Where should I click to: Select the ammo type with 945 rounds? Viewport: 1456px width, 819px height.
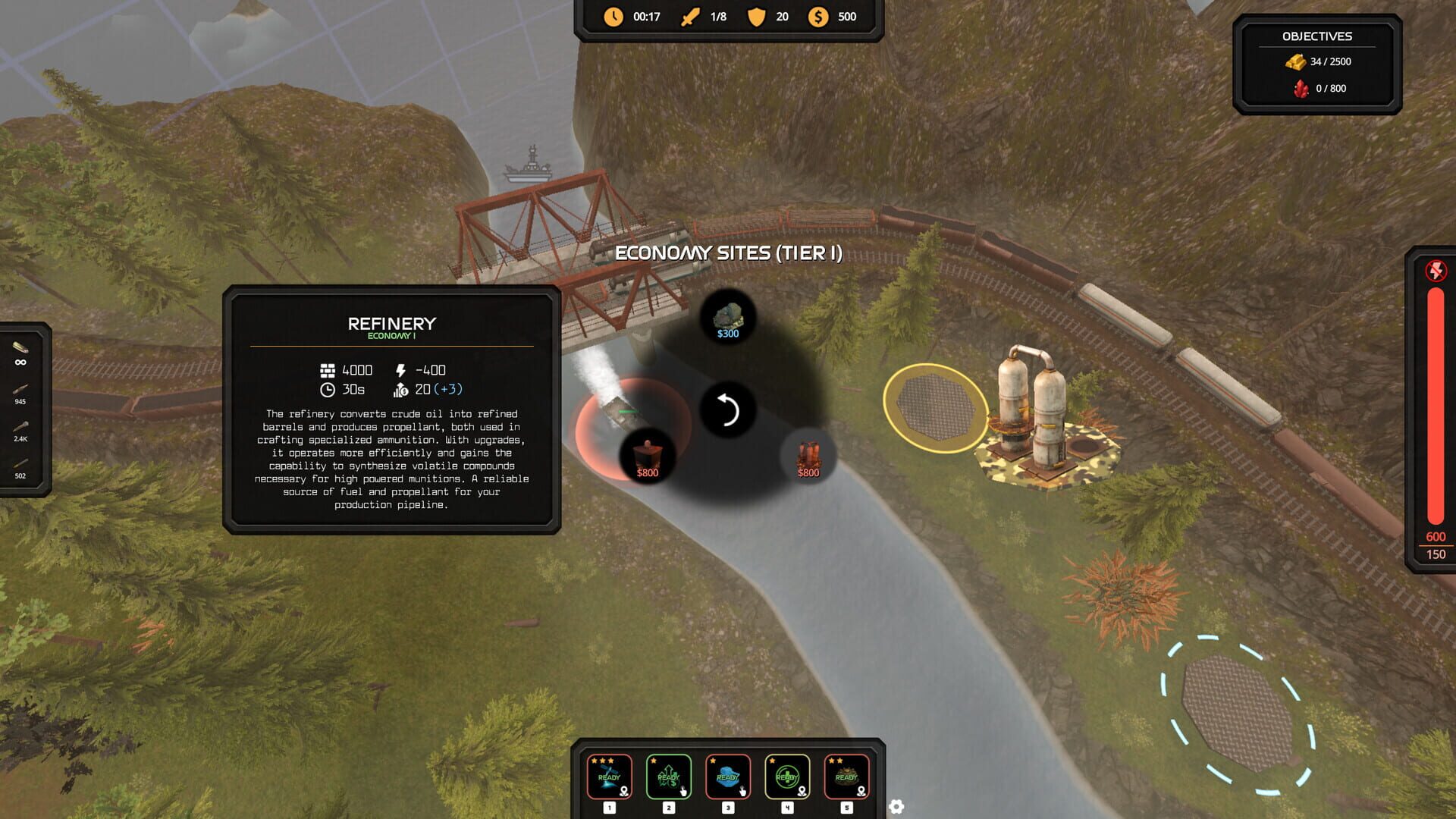(20, 394)
